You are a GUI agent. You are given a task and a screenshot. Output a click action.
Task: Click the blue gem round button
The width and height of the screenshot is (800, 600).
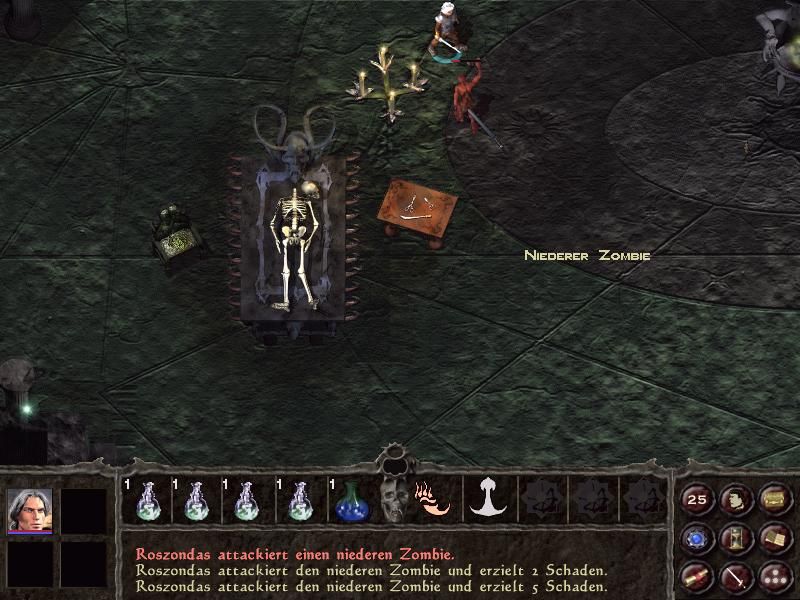[x=697, y=538]
